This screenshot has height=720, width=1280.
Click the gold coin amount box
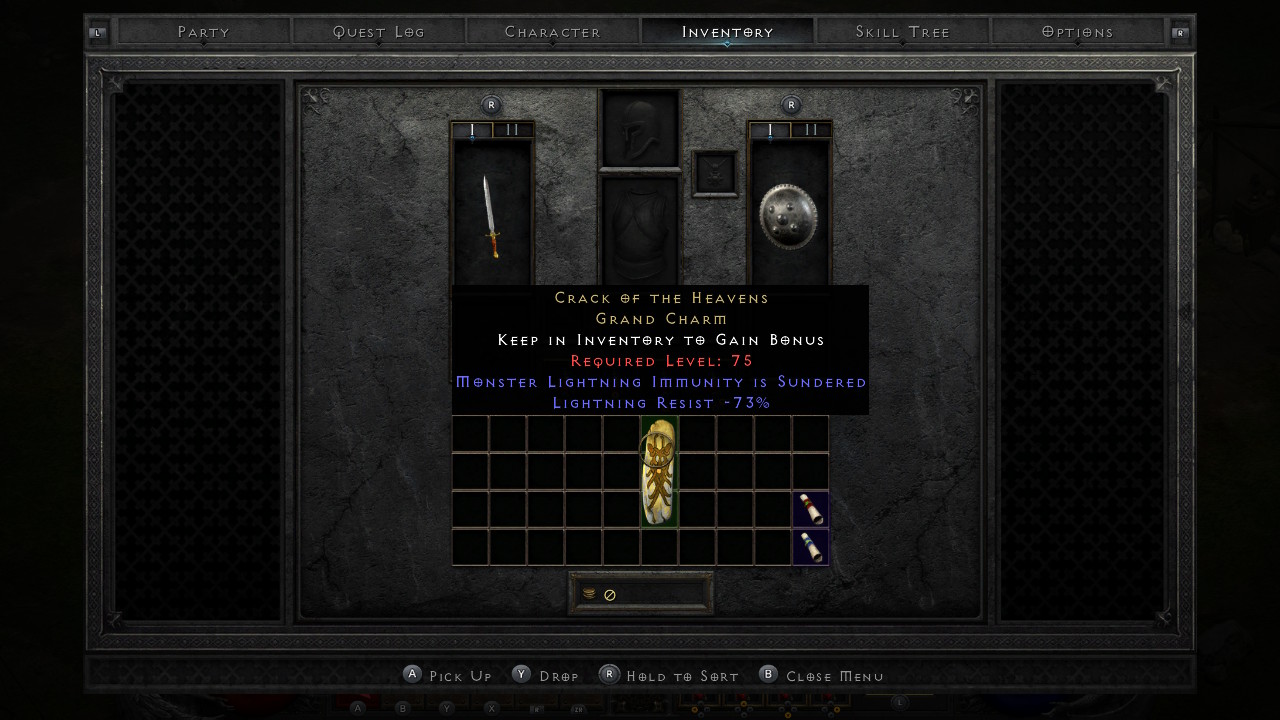(641, 594)
